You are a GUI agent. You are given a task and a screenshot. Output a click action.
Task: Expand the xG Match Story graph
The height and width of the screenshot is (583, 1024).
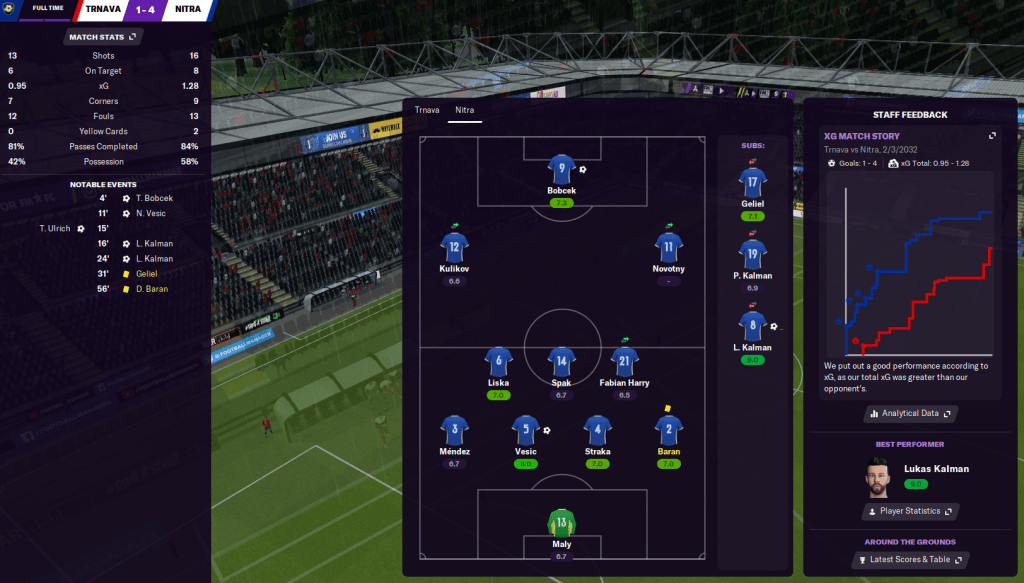[x=992, y=136]
